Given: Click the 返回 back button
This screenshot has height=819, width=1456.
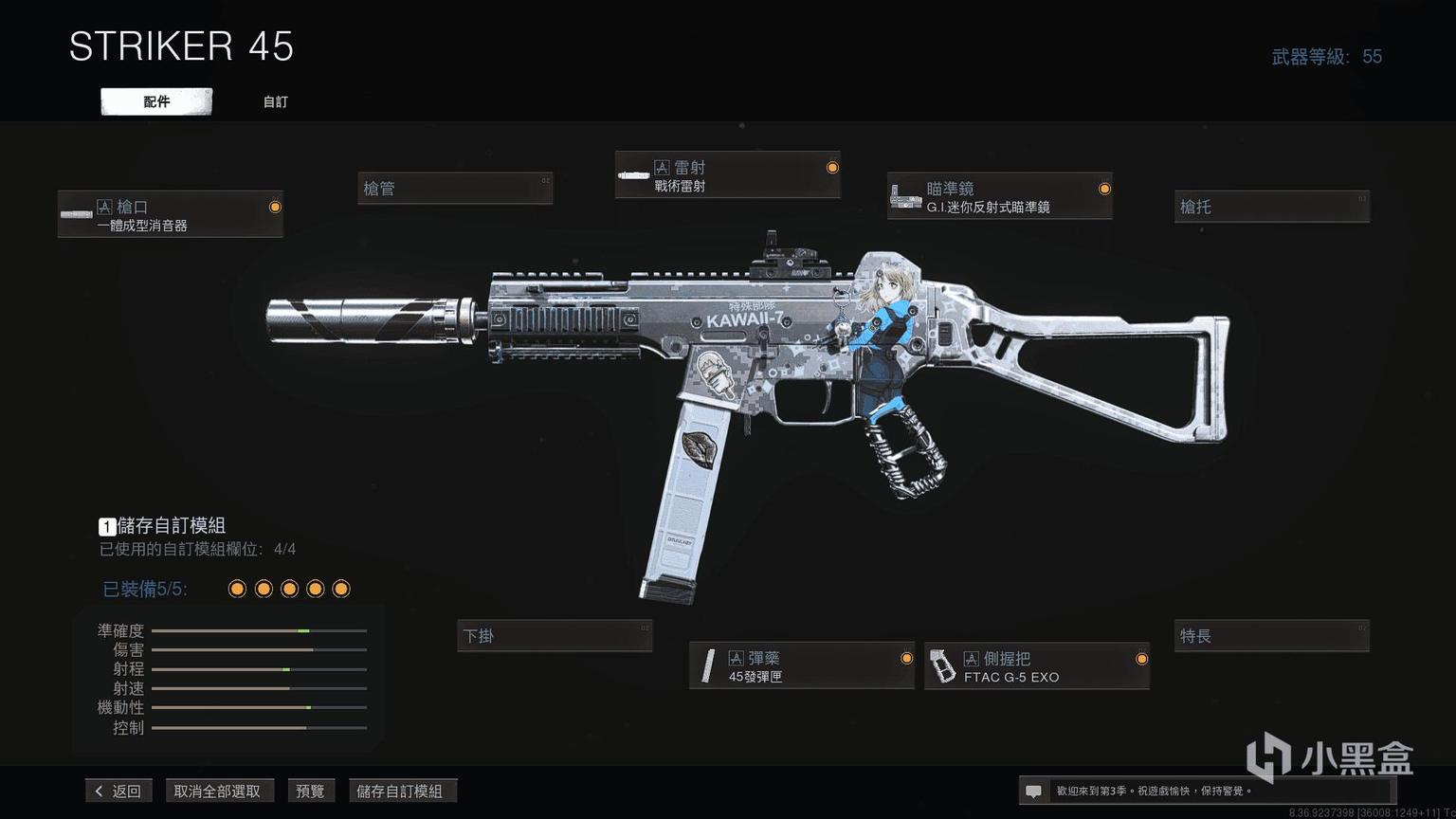Looking at the screenshot, I should (x=118, y=791).
